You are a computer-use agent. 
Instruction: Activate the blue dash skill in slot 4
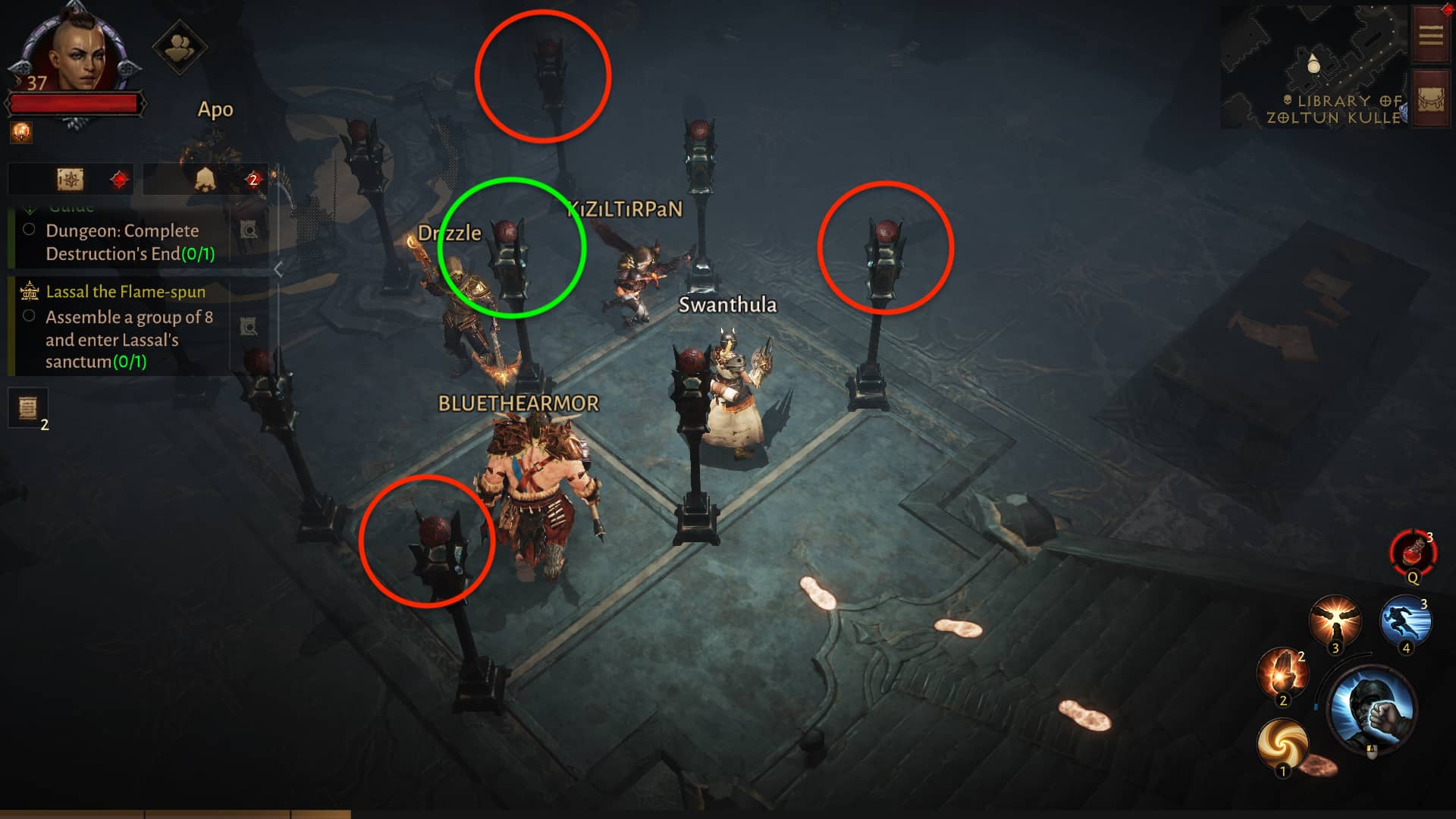(x=1405, y=620)
